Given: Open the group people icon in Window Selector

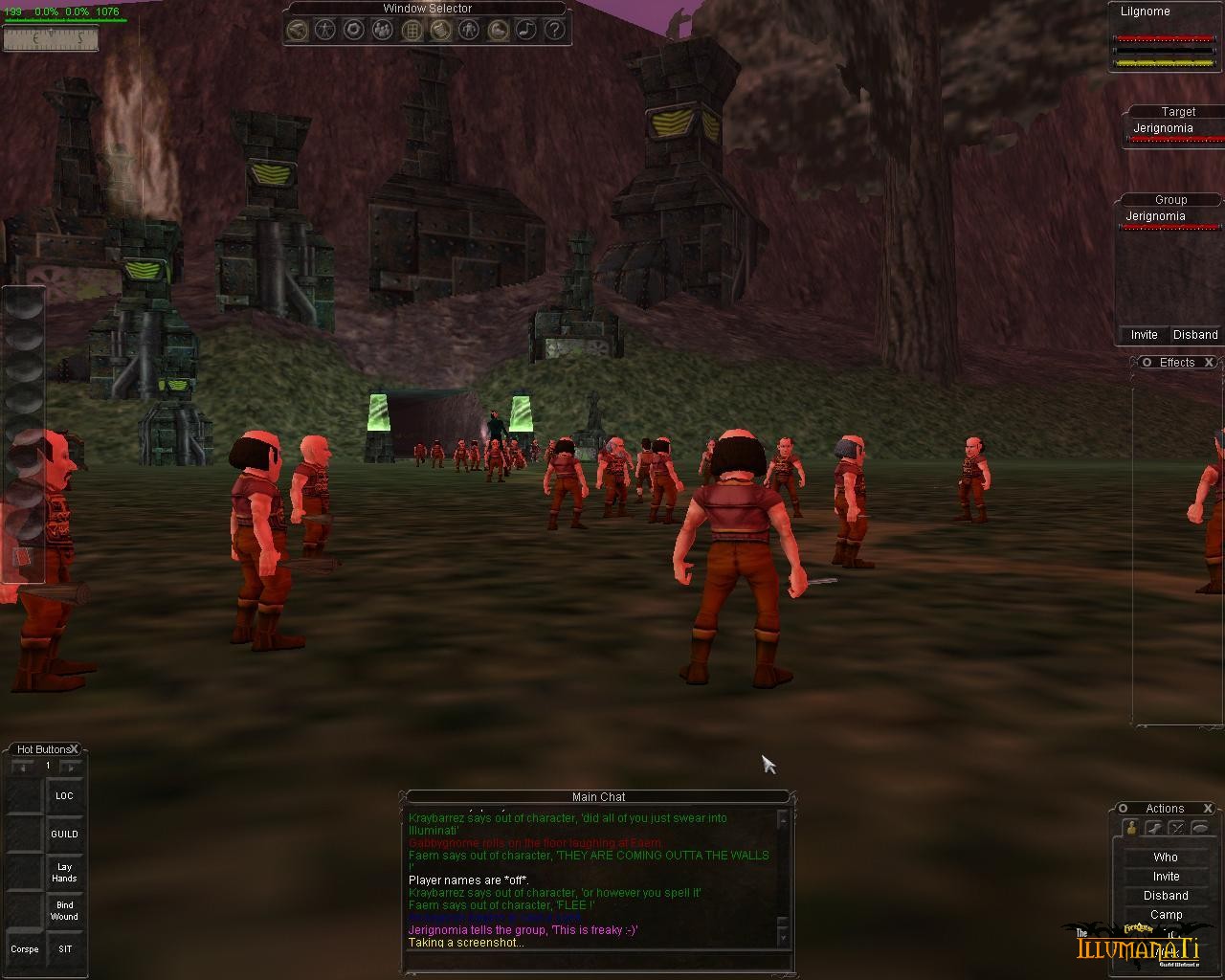Looking at the screenshot, I should point(382,30).
